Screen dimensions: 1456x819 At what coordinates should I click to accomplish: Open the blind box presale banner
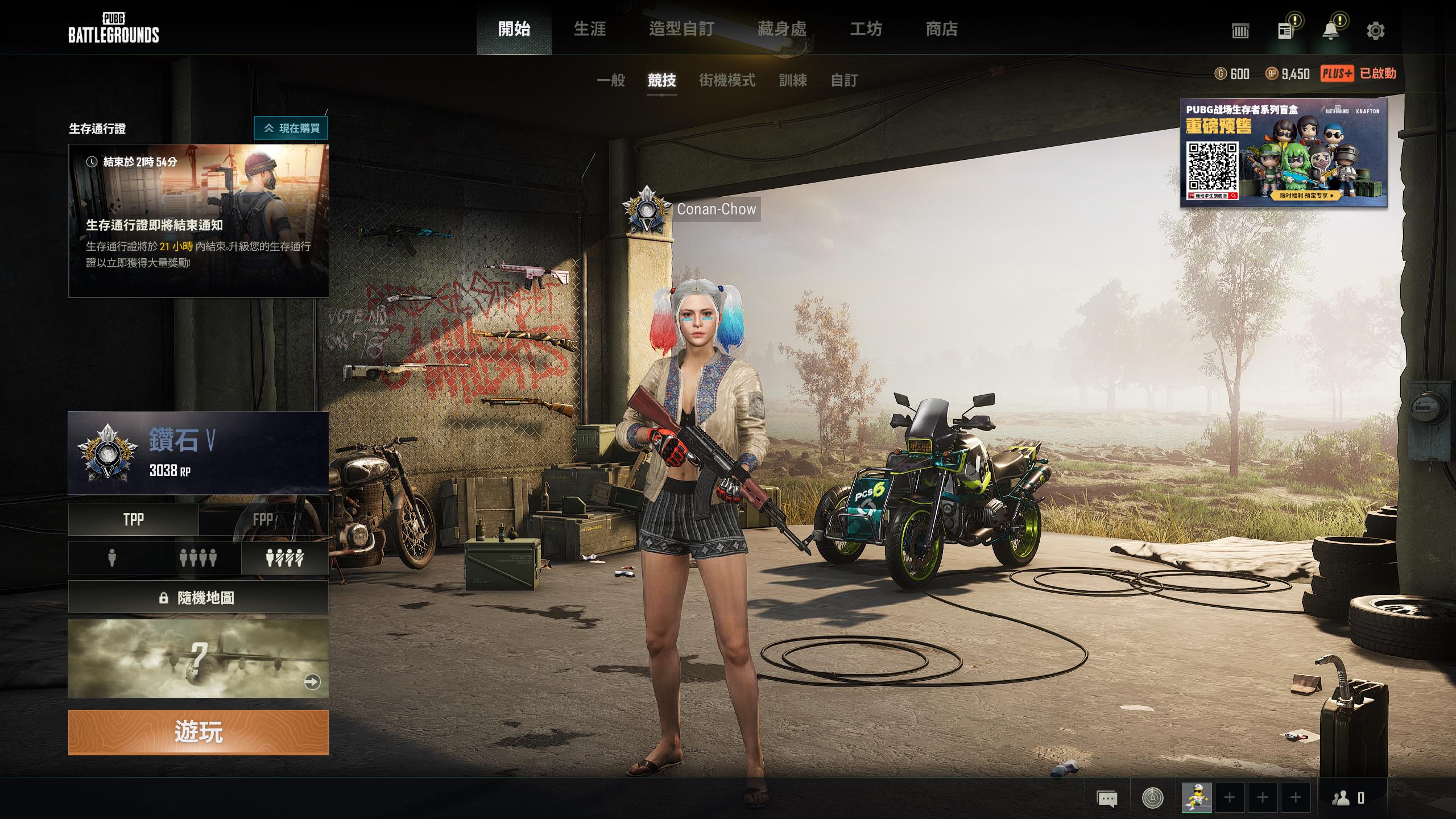1284,152
